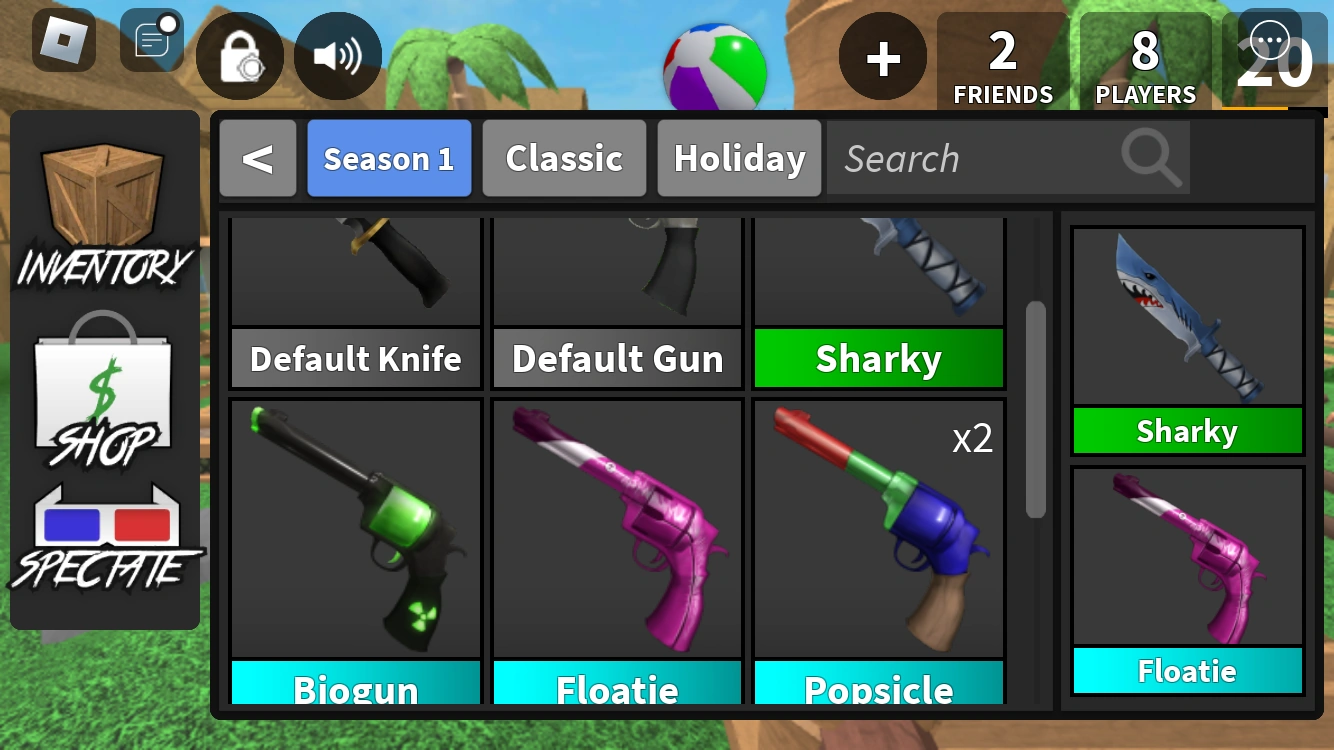The image size is (1334, 750).
Task: Go back with the left arrow chevron
Action: [x=258, y=158]
